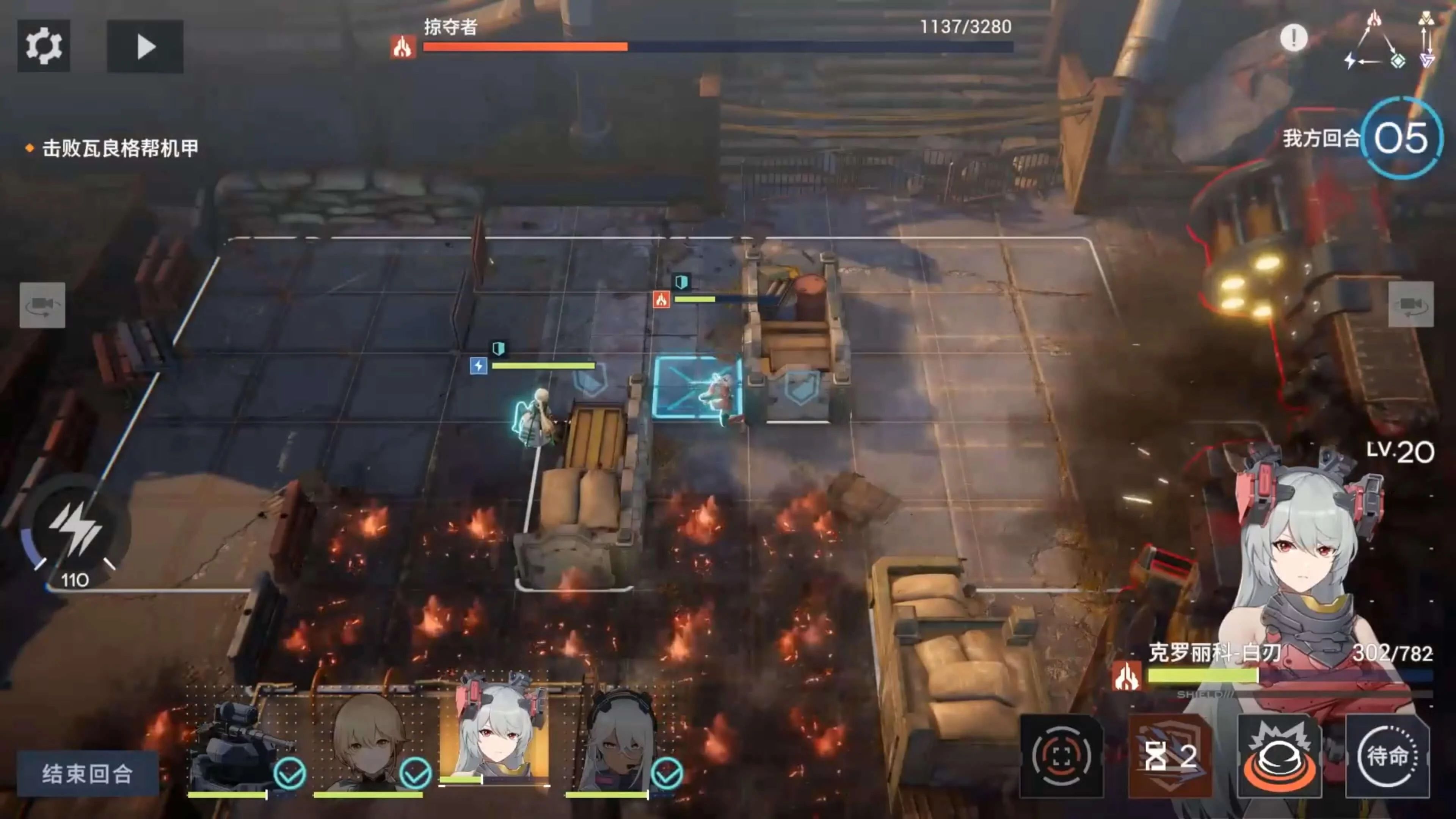Select the glowing blue highlighted grid tile
Viewport: 1456px width, 819px height.
697,388
